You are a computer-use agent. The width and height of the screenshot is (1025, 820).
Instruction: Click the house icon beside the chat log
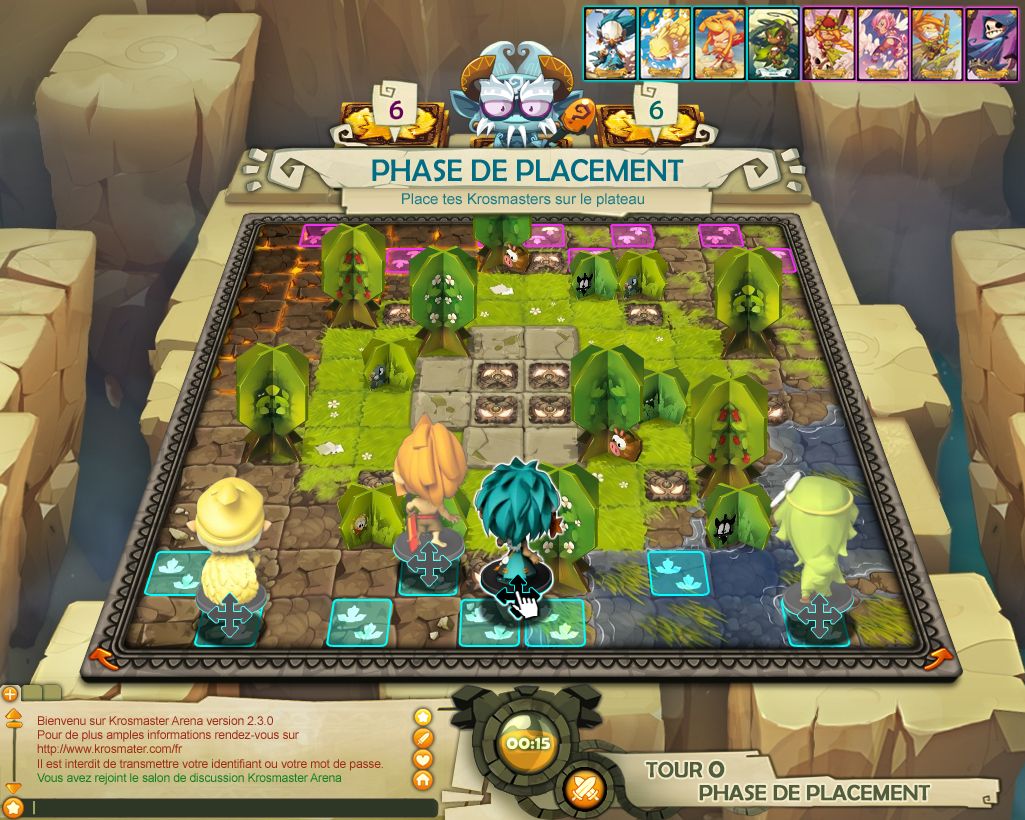[x=423, y=779]
